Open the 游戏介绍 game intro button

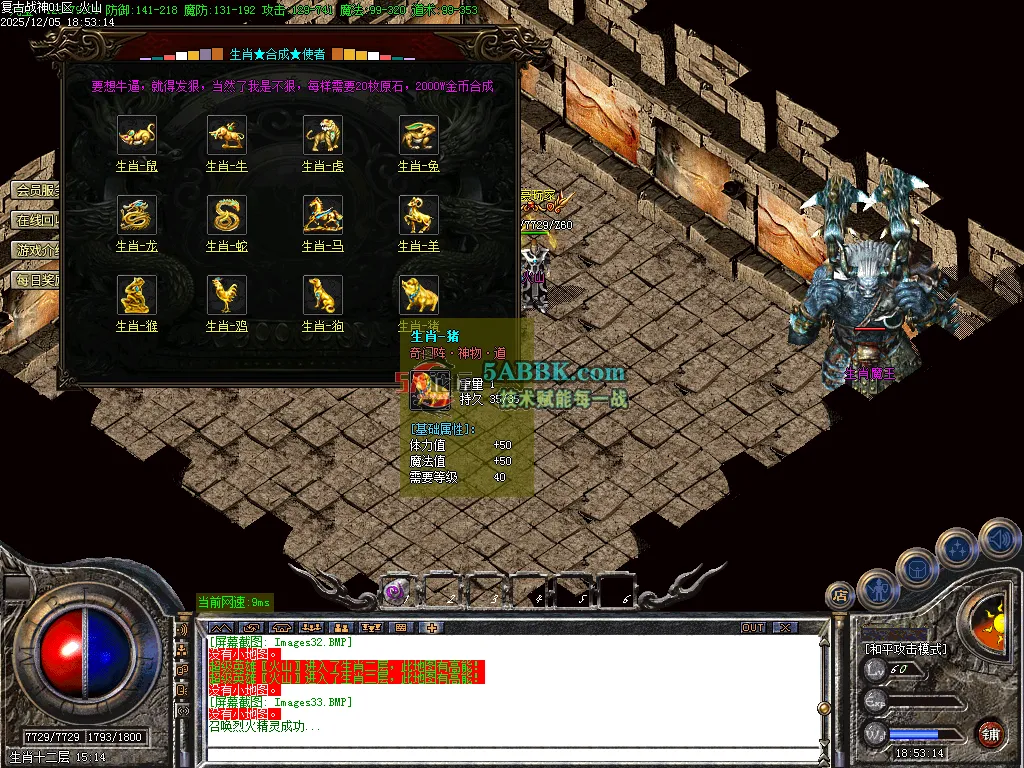(36, 250)
